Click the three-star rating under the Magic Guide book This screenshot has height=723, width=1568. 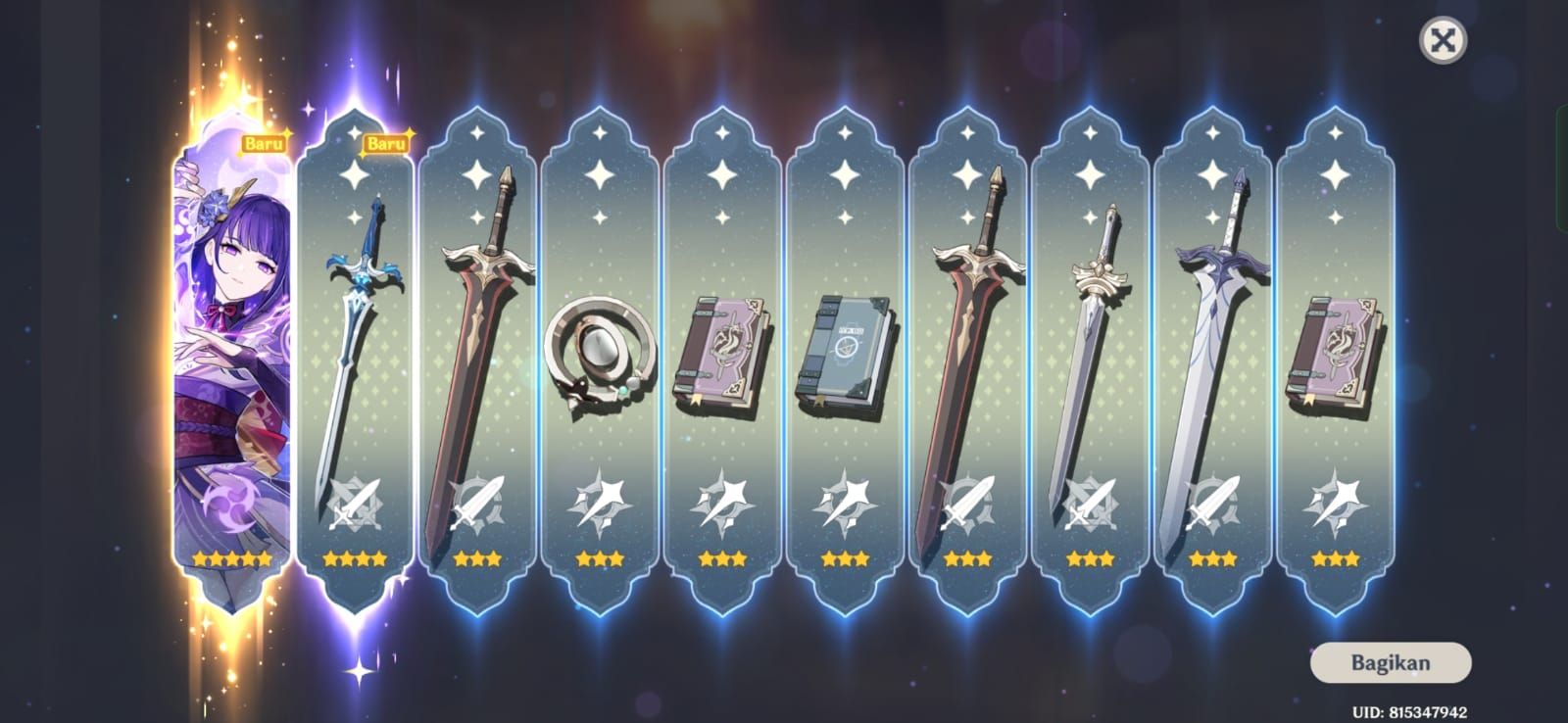(845, 556)
